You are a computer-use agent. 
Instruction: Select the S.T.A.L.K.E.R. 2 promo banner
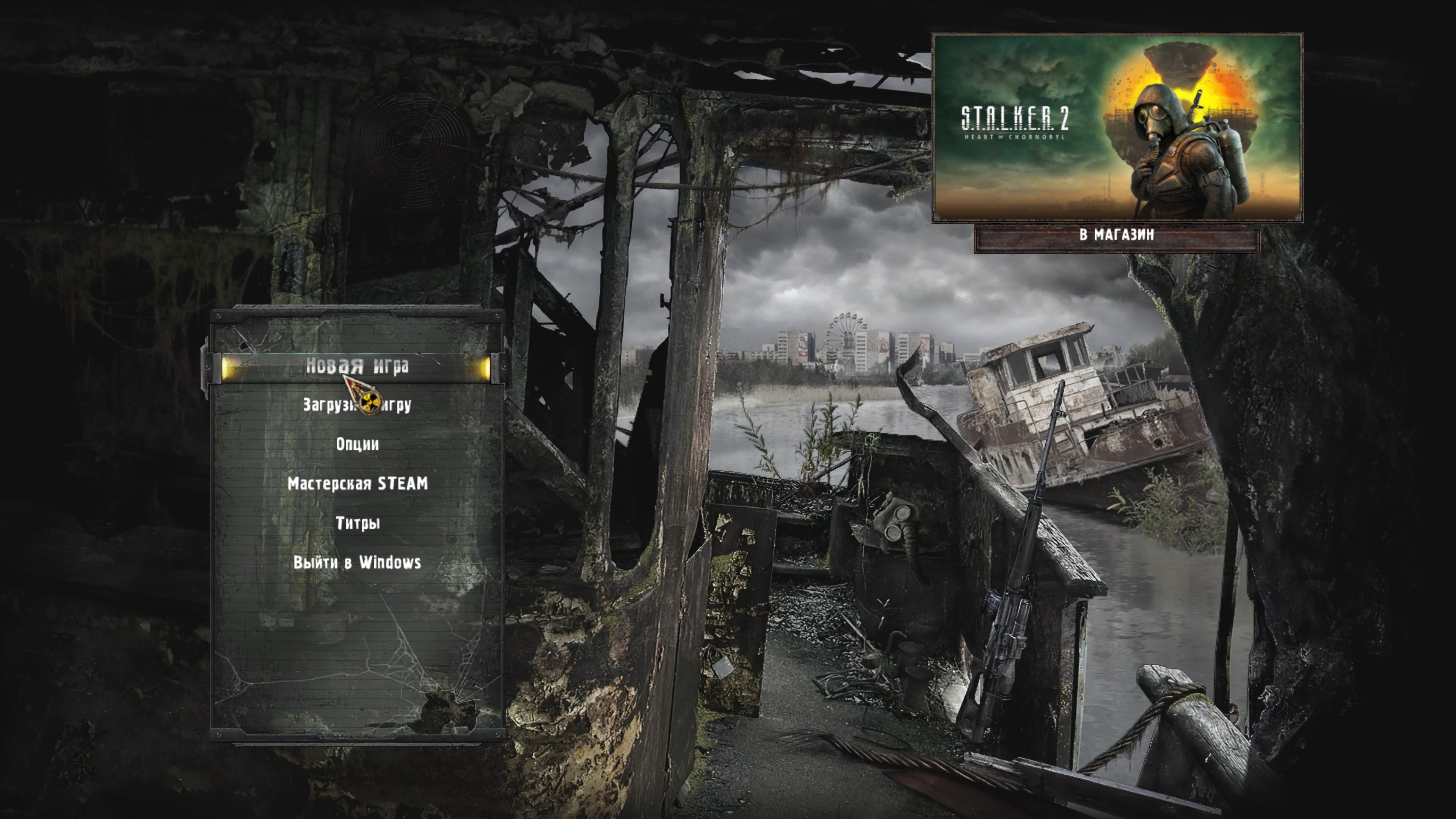pyautogui.click(x=1117, y=127)
